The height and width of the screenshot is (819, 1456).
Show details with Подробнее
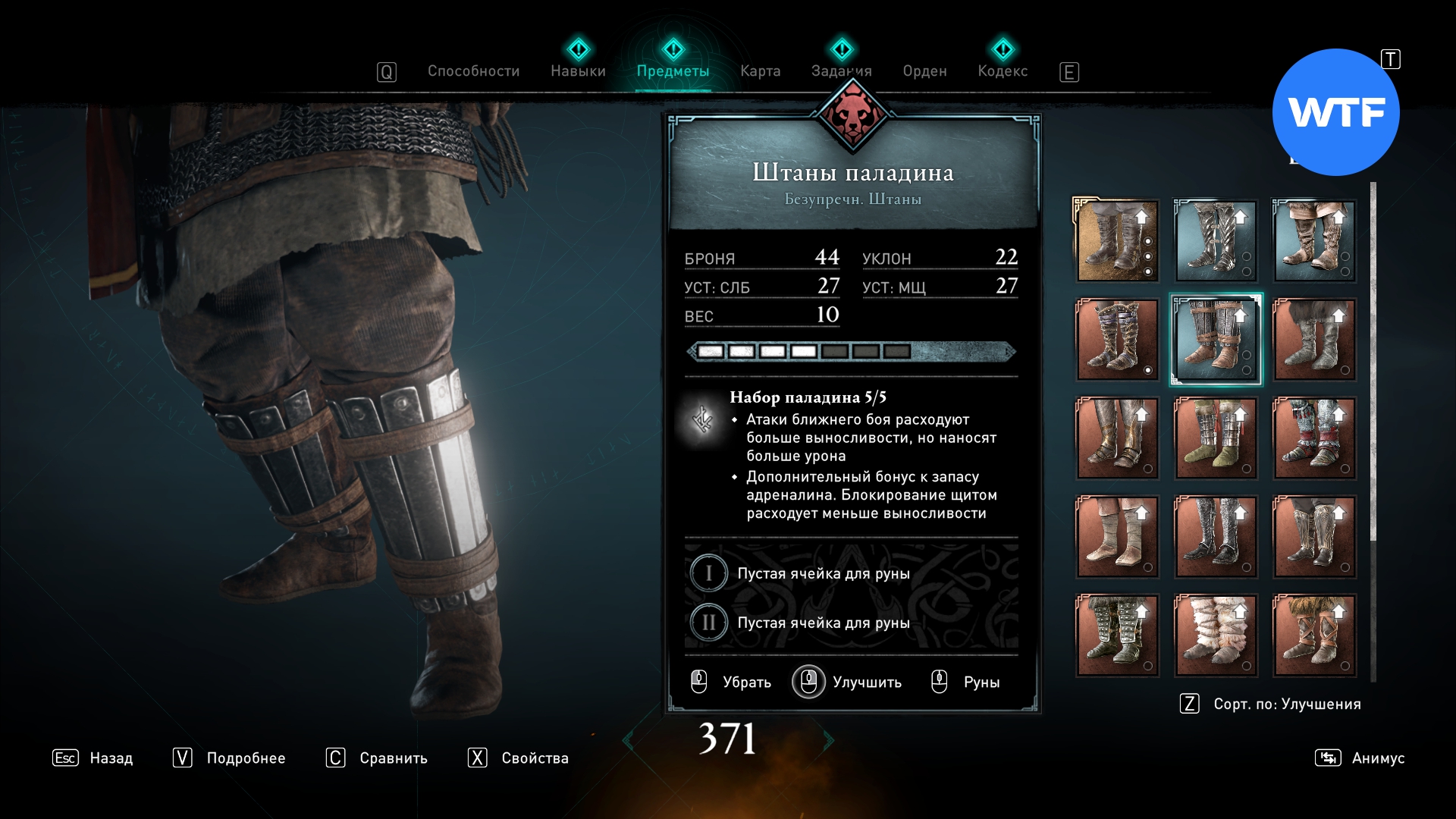tap(229, 758)
